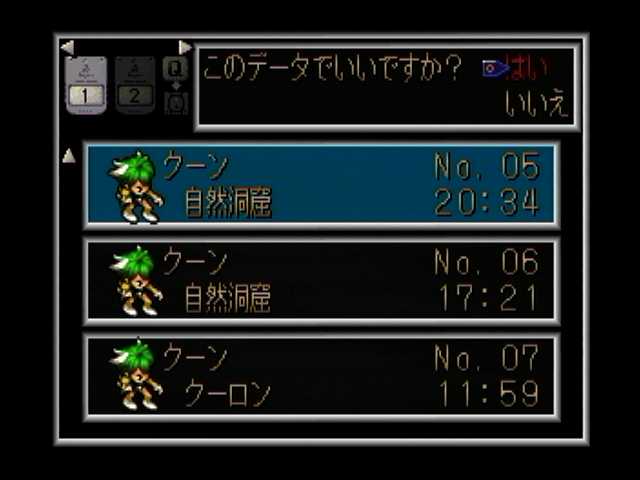Select save file No. 06

322,281
